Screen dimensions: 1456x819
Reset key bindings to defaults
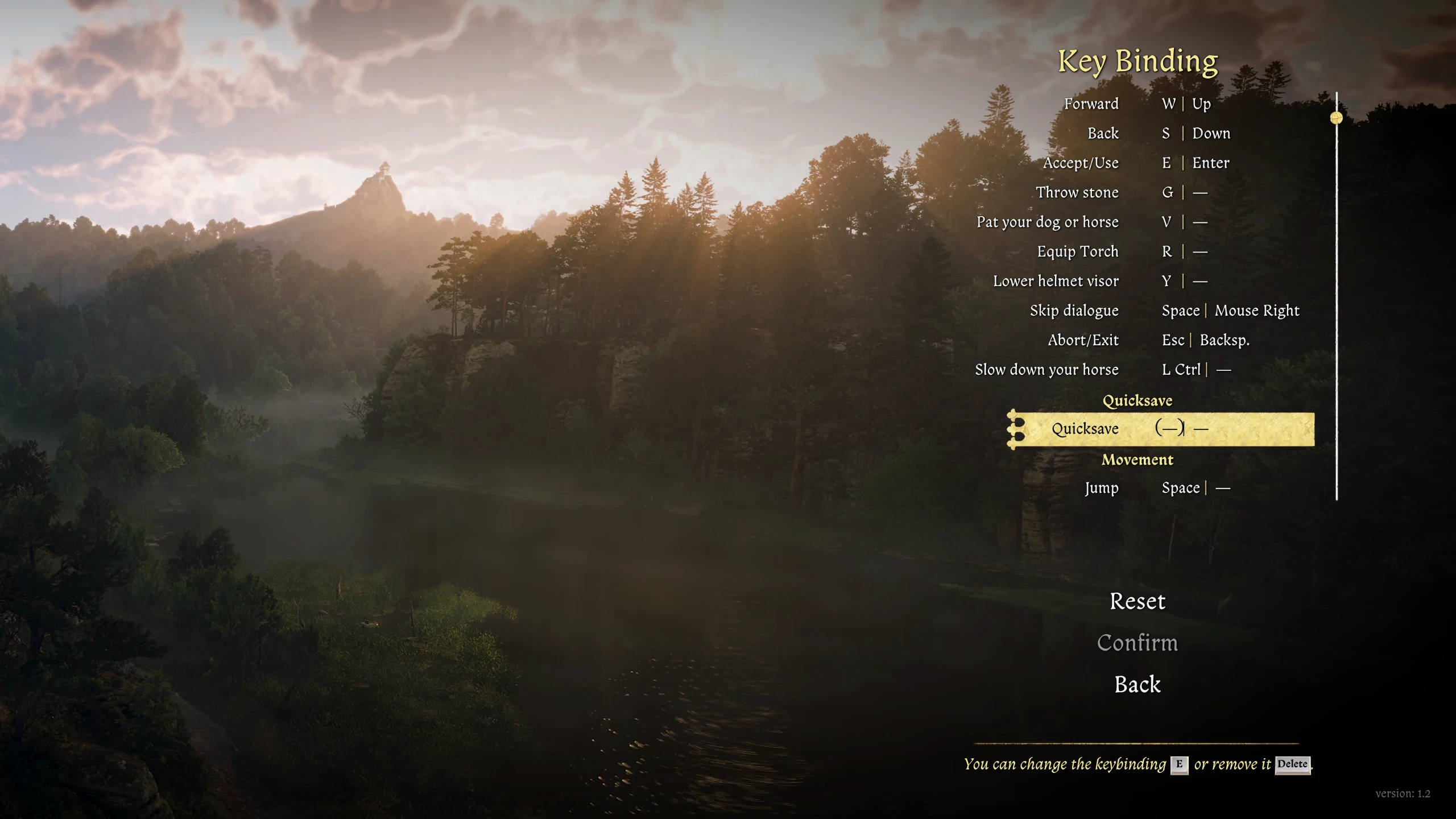(x=1137, y=601)
